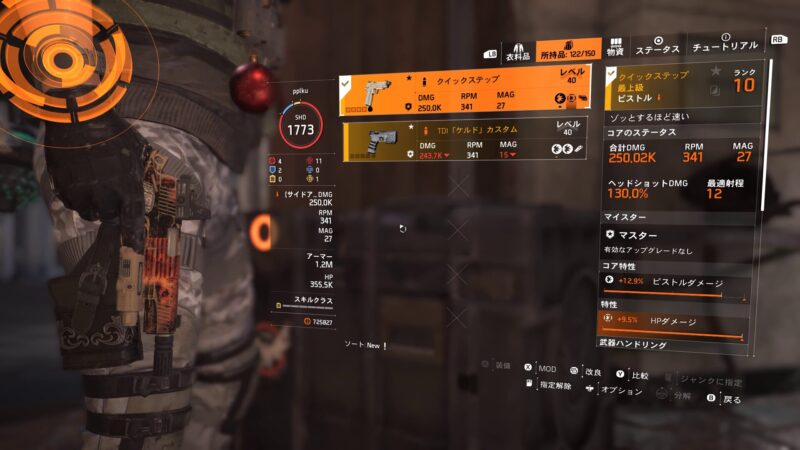The image size is (800, 450).
Task: Toggle the favorite star on クイックステップ details
Action: [716, 72]
